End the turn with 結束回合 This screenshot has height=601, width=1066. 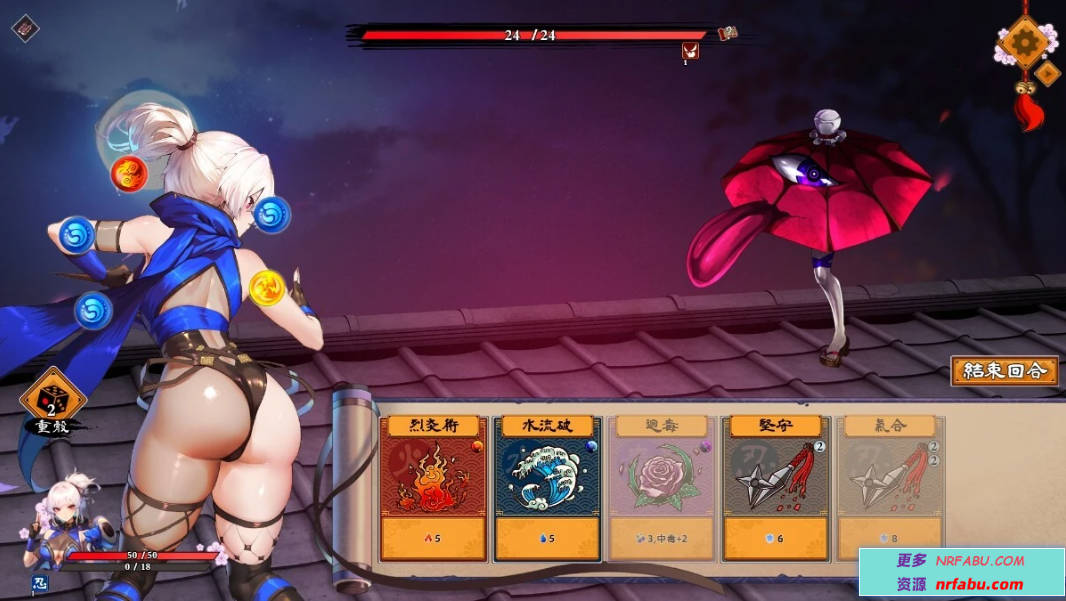[x=1004, y=371]
